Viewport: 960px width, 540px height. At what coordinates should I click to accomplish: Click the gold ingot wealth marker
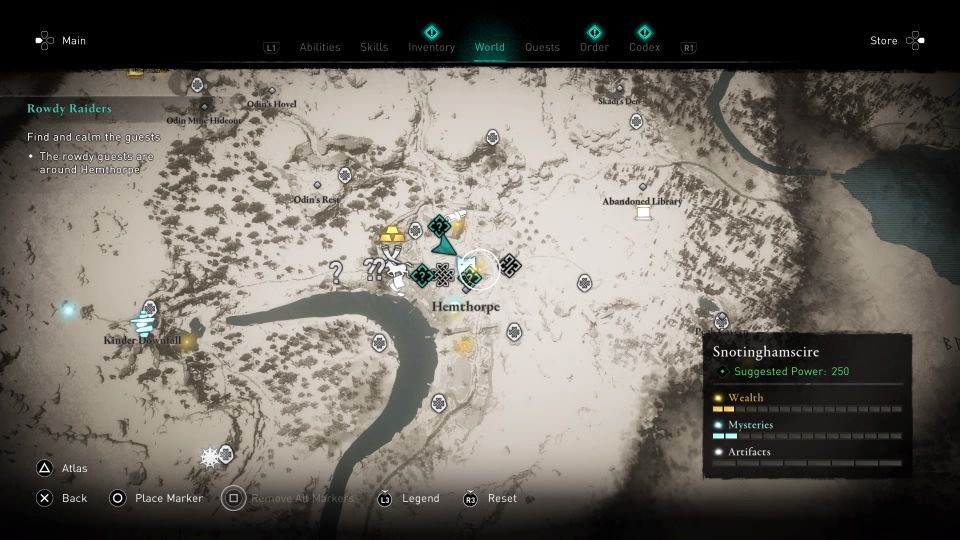click(391, 235)
